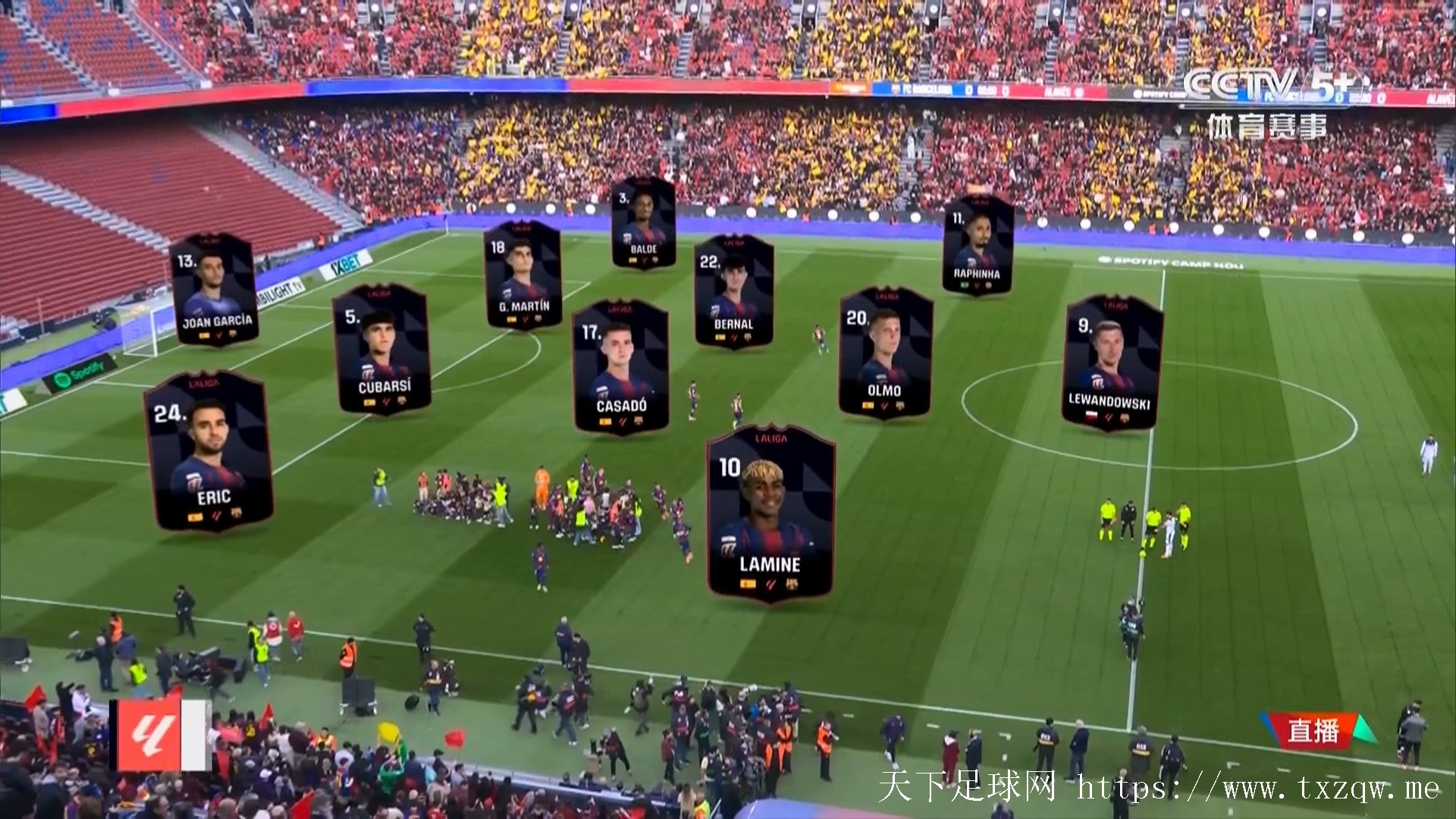The image size is (1456, 819).
Task: Click the Bernal number 22 card
Action: [x=733, y=292]
